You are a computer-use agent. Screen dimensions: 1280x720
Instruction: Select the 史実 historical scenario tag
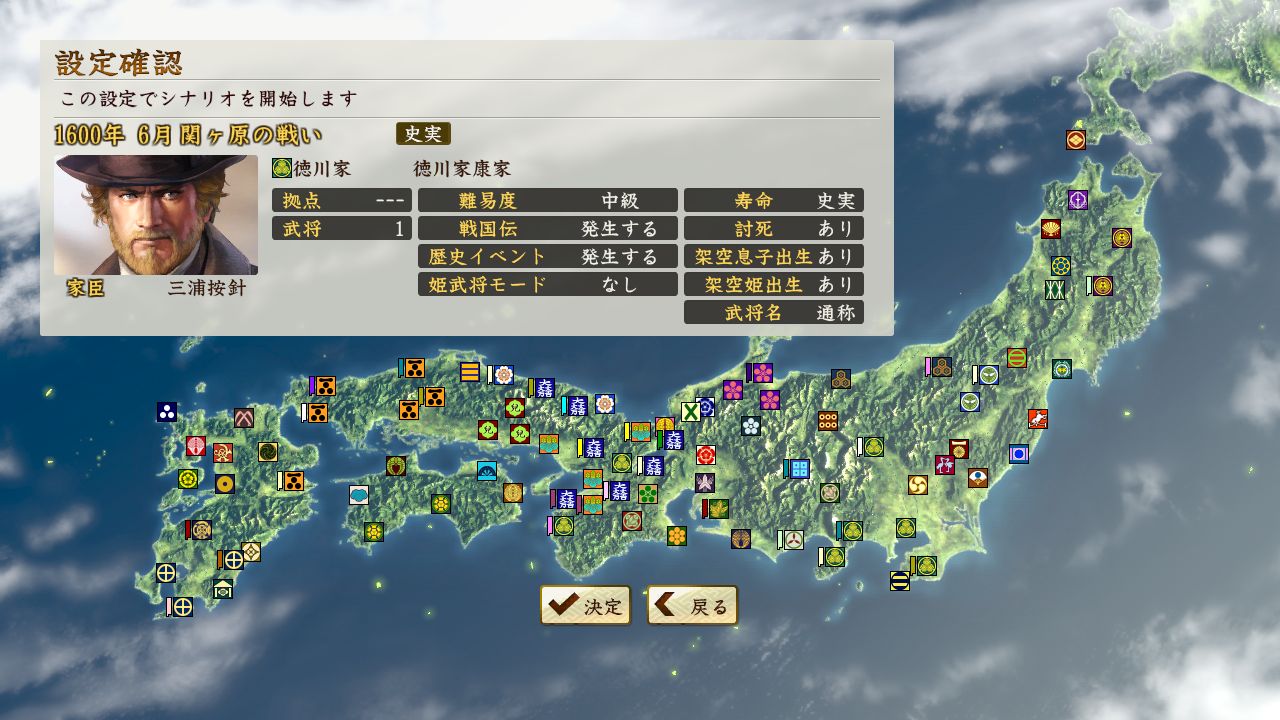tap(423, 134)
